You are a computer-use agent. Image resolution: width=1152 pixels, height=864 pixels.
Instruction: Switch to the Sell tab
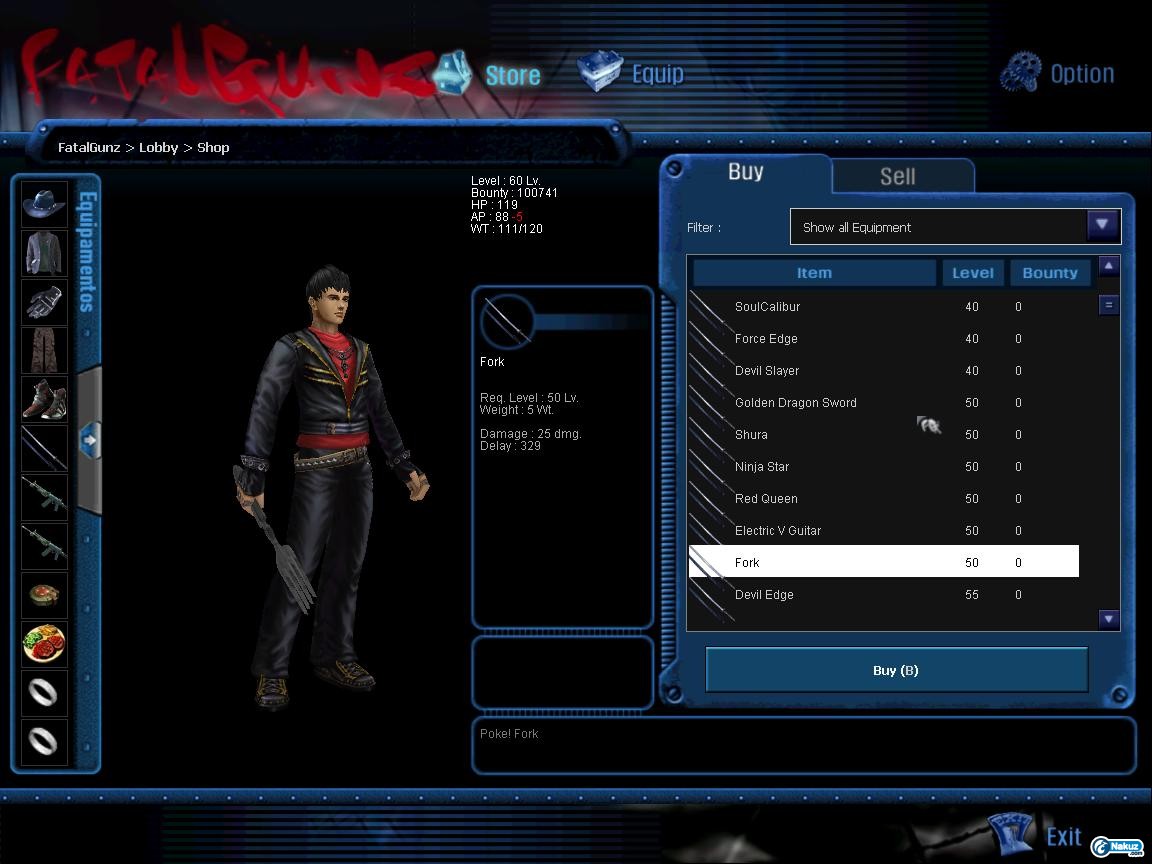[x=897, y=176]
